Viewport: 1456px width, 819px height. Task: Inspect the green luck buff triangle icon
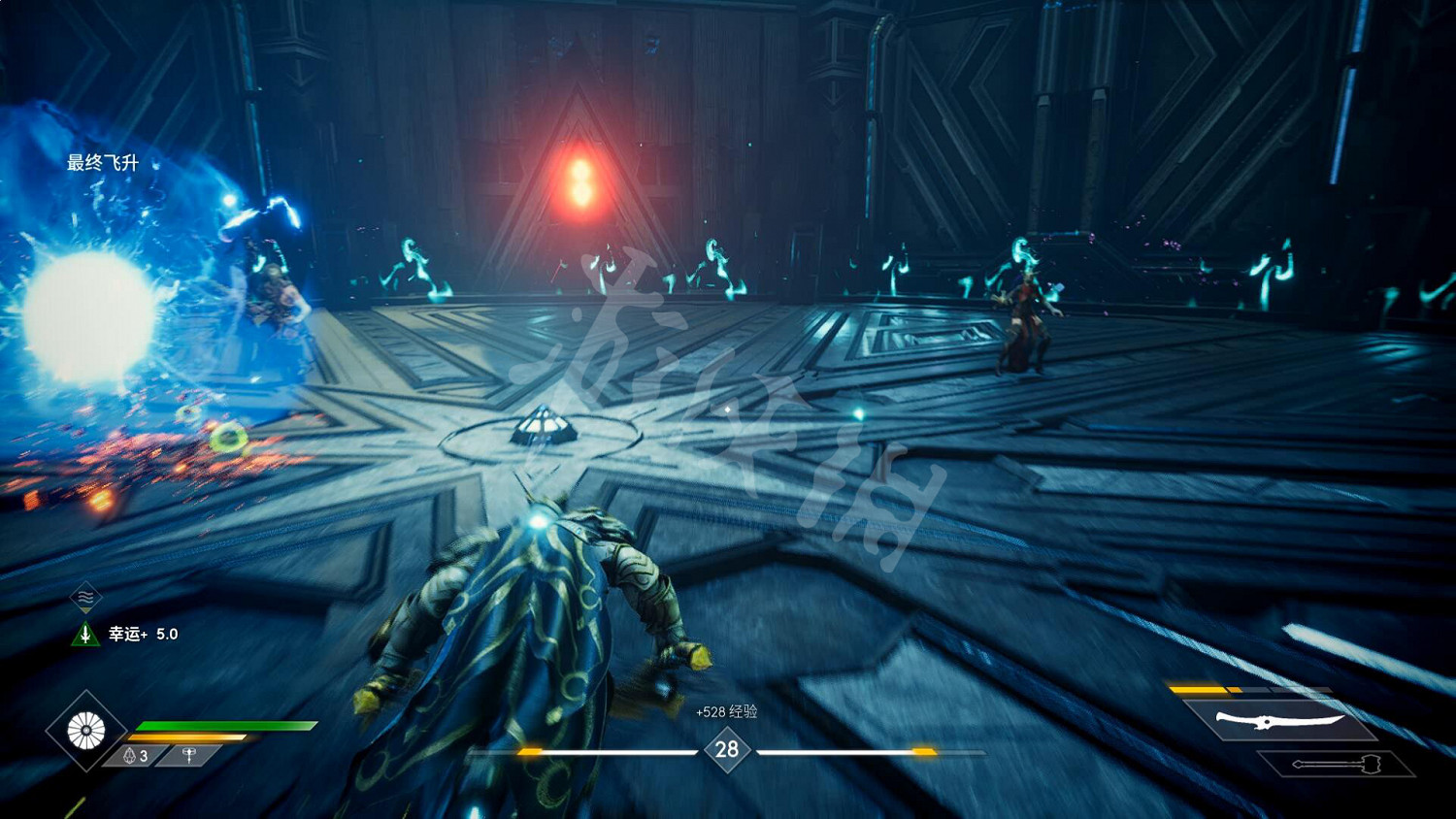coord(85,635)
